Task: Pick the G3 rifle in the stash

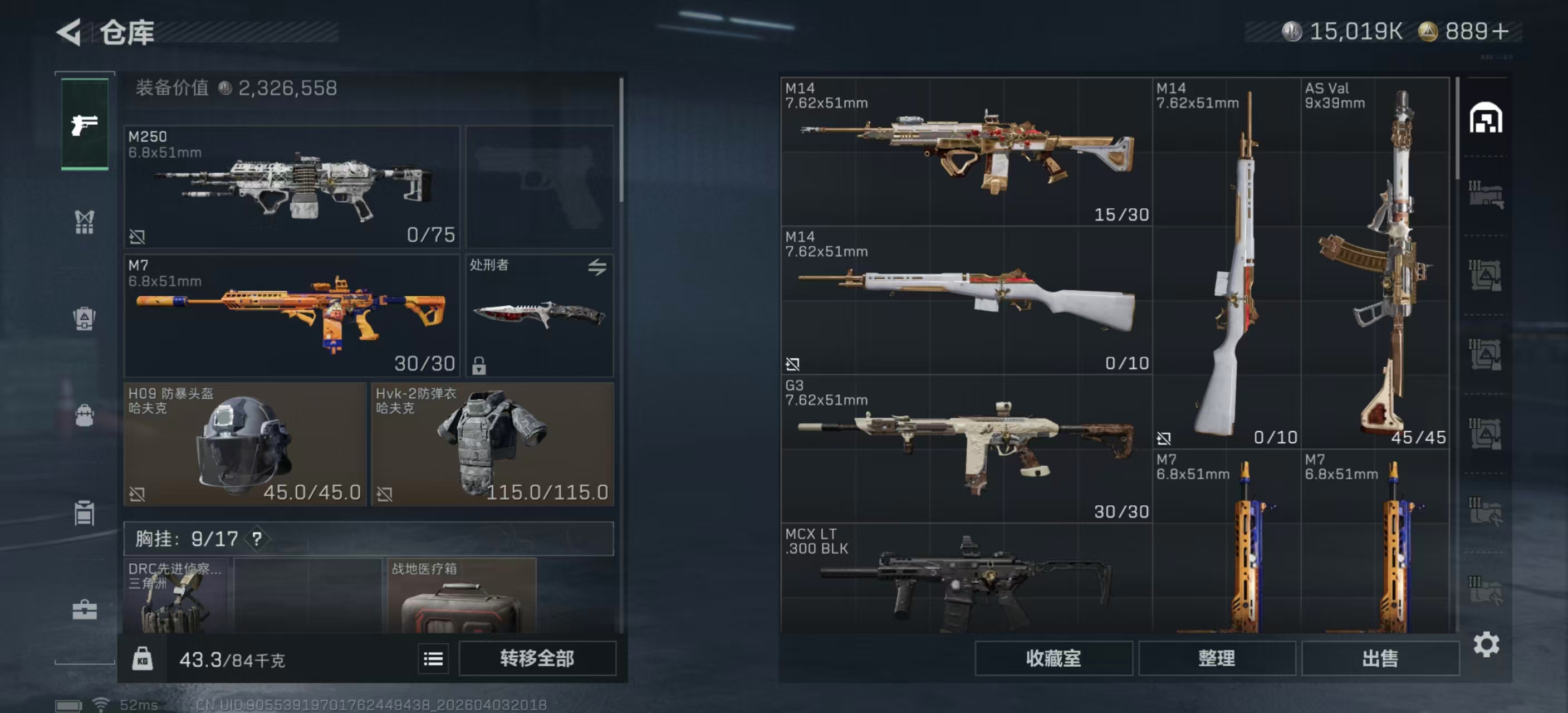Action: click(x=966, y=448)
